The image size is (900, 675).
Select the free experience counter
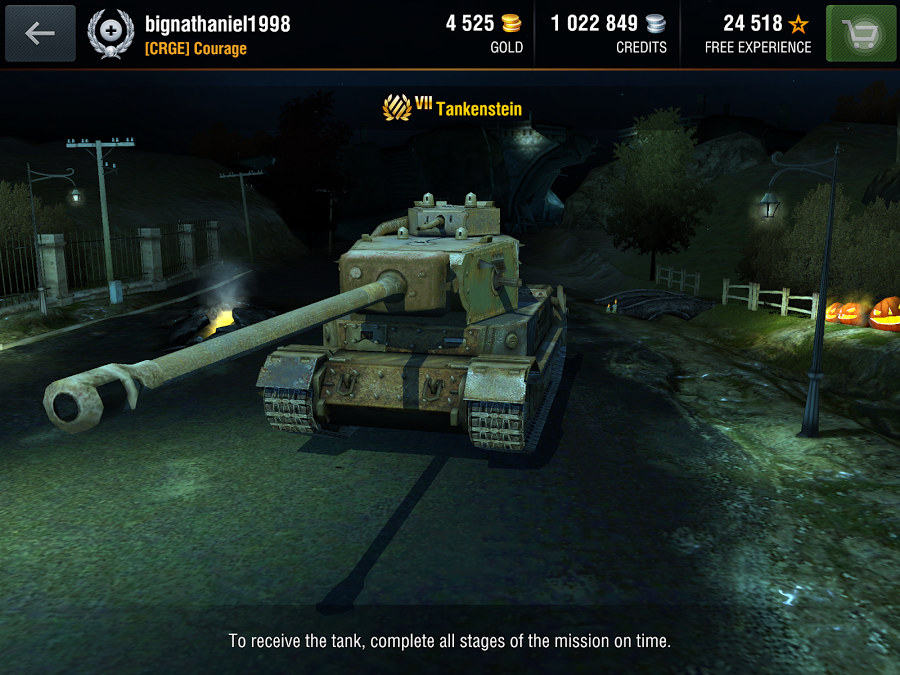click(x=756, y=33)
